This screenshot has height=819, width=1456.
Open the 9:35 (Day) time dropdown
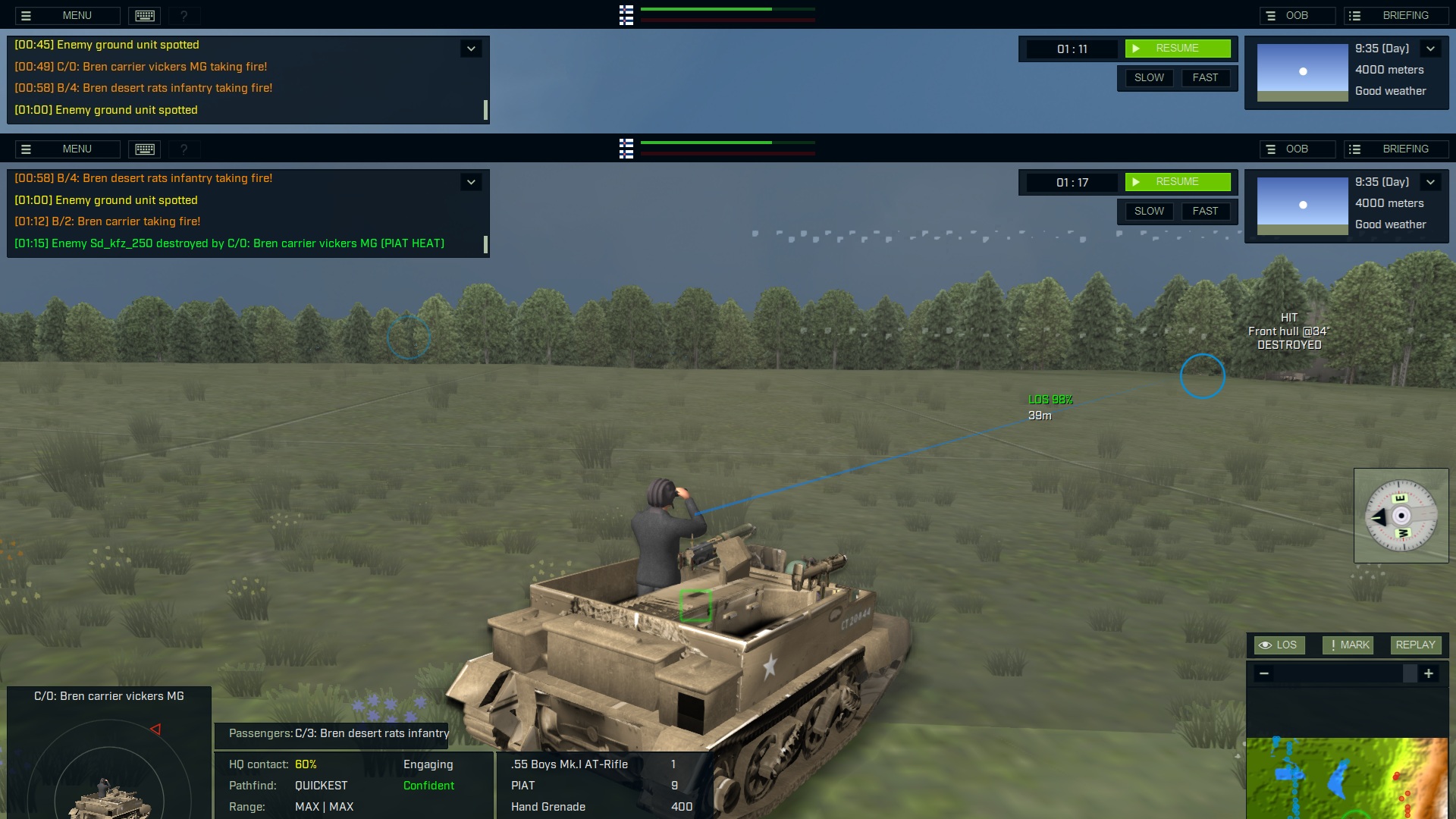point(1432,48)
